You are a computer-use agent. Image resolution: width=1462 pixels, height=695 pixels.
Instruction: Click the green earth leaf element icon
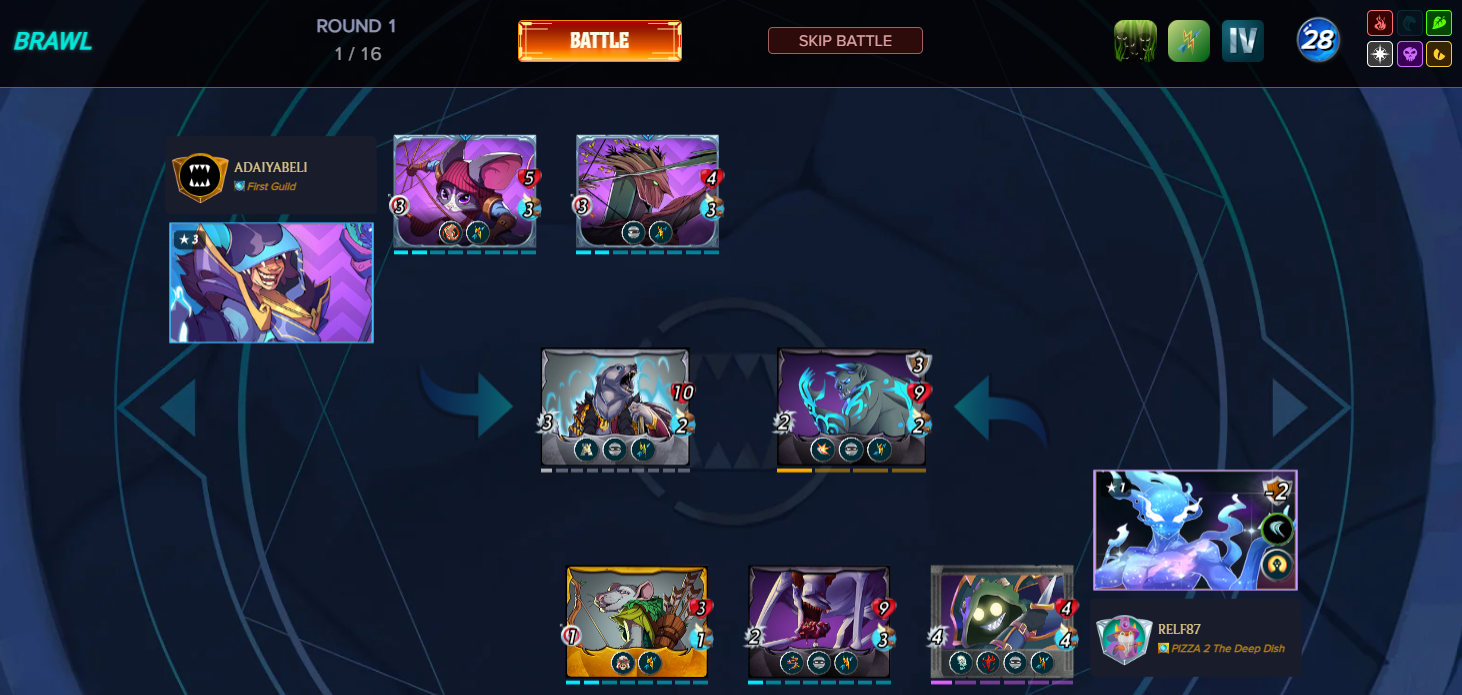pos(1439,23)
